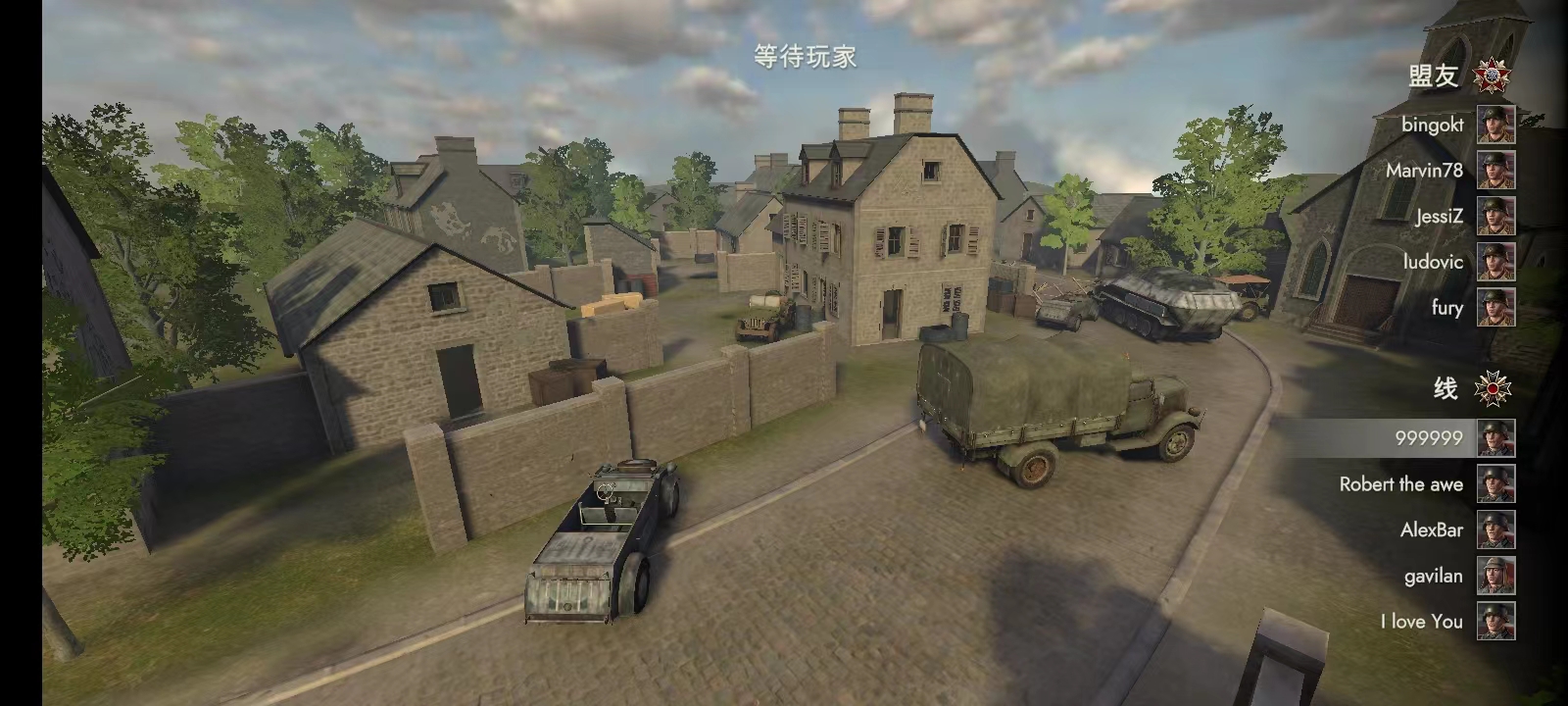Viewport: 1568px width, 706px height.
Task: Select Robert the awe's soldier portrait
Action: pos(1494,483)
